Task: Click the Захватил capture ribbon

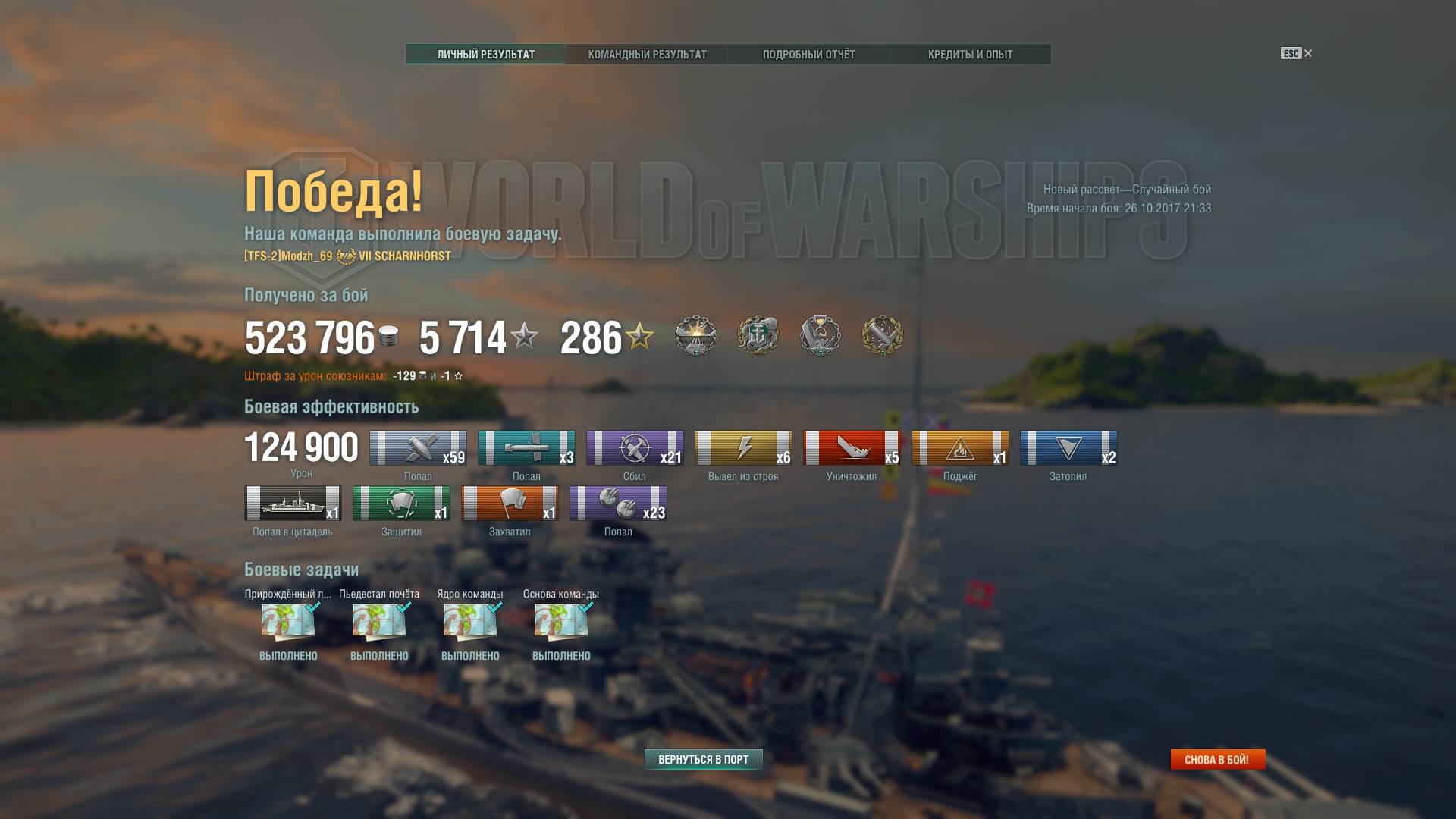Action: click(x=510, y=503)
